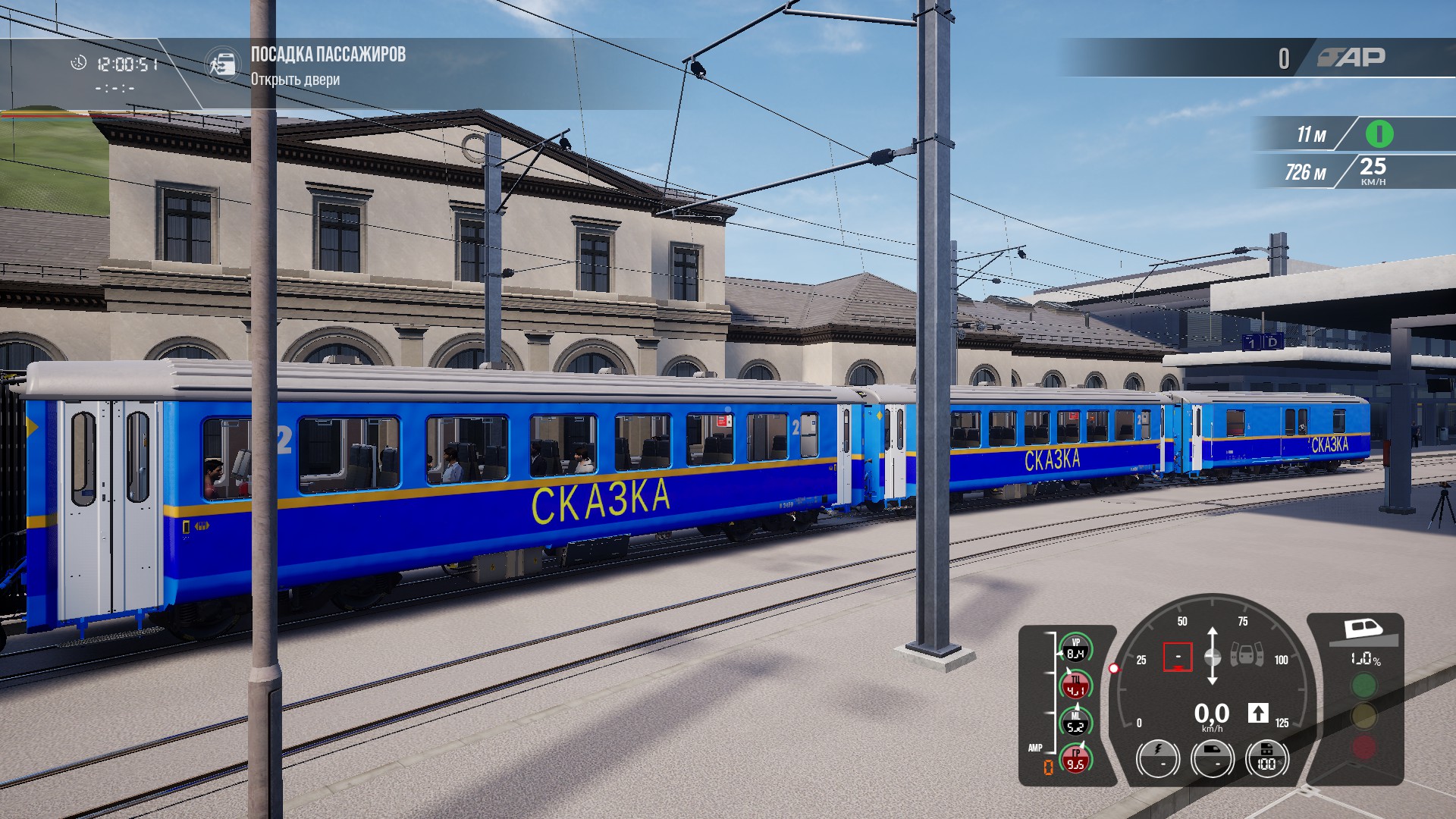The width and height of the screenshot is (1456, 819).
Task: Click the AP score logo
Action: 1351,58
